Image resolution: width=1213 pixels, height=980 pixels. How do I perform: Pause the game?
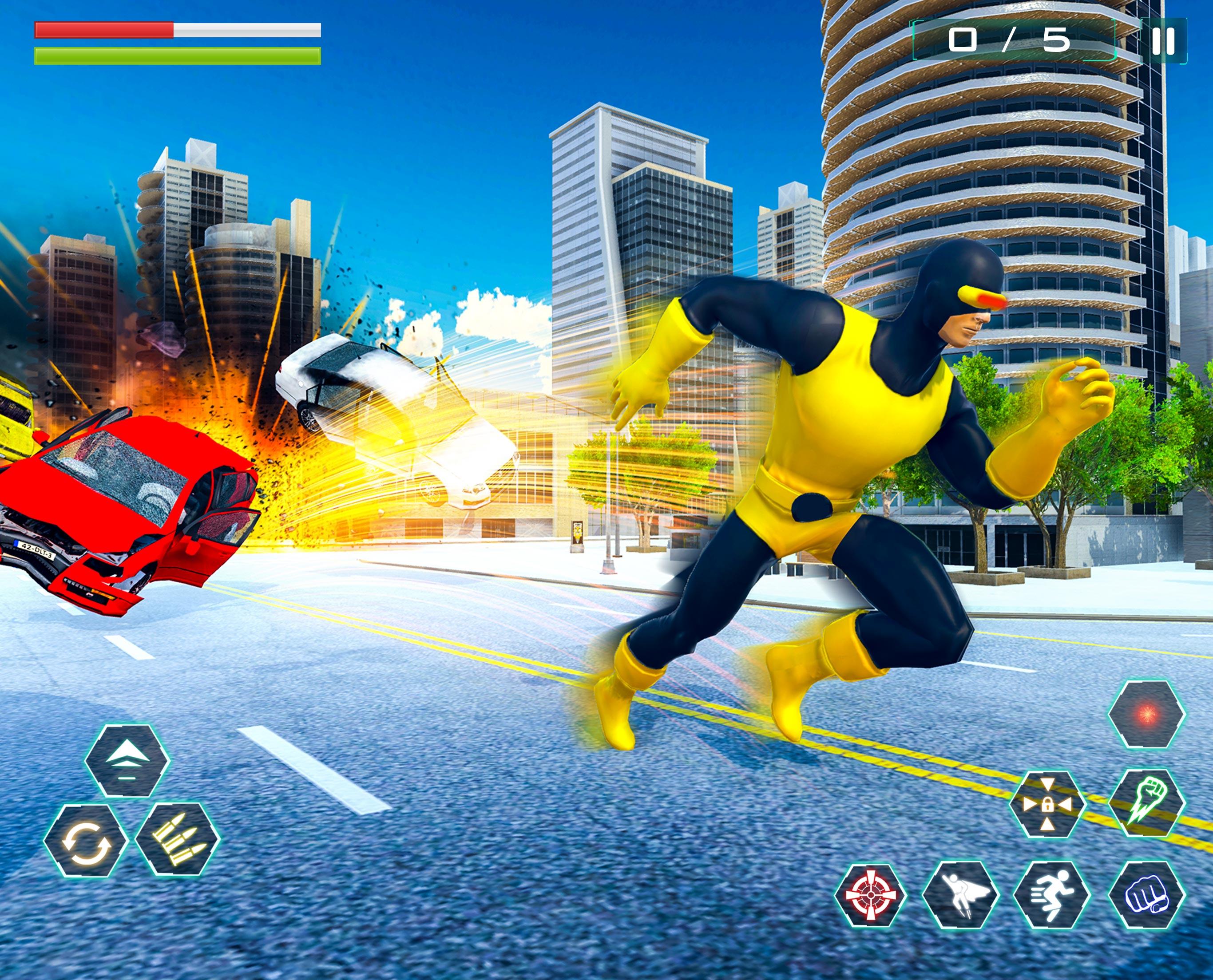tap(1164, 41)
